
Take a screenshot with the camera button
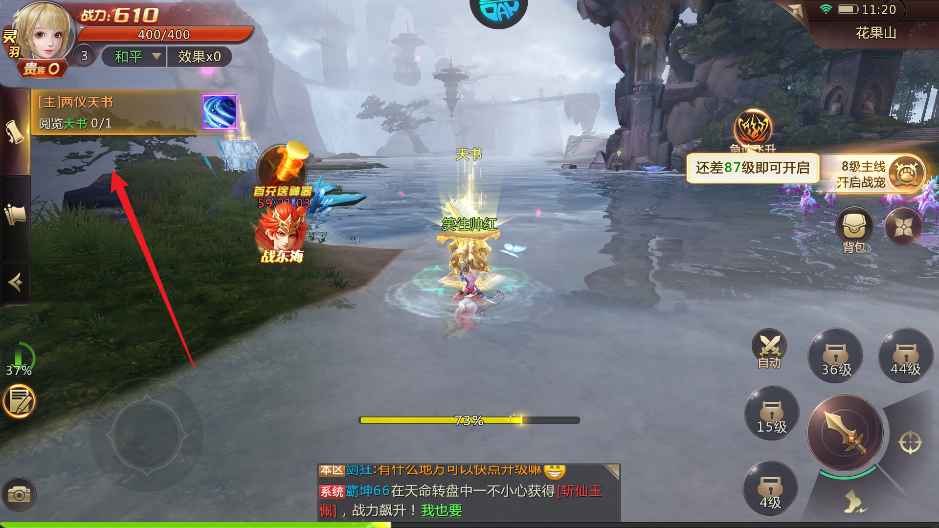pyautogui.click(x=18, y=493)
